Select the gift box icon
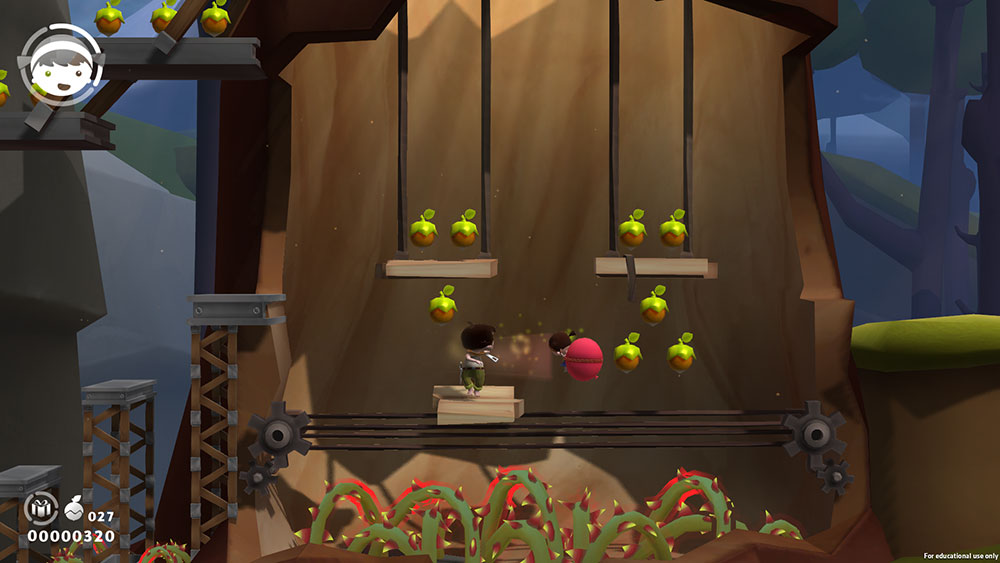The height and width of the screenshot is (563, 1000). tap(42, 510)
